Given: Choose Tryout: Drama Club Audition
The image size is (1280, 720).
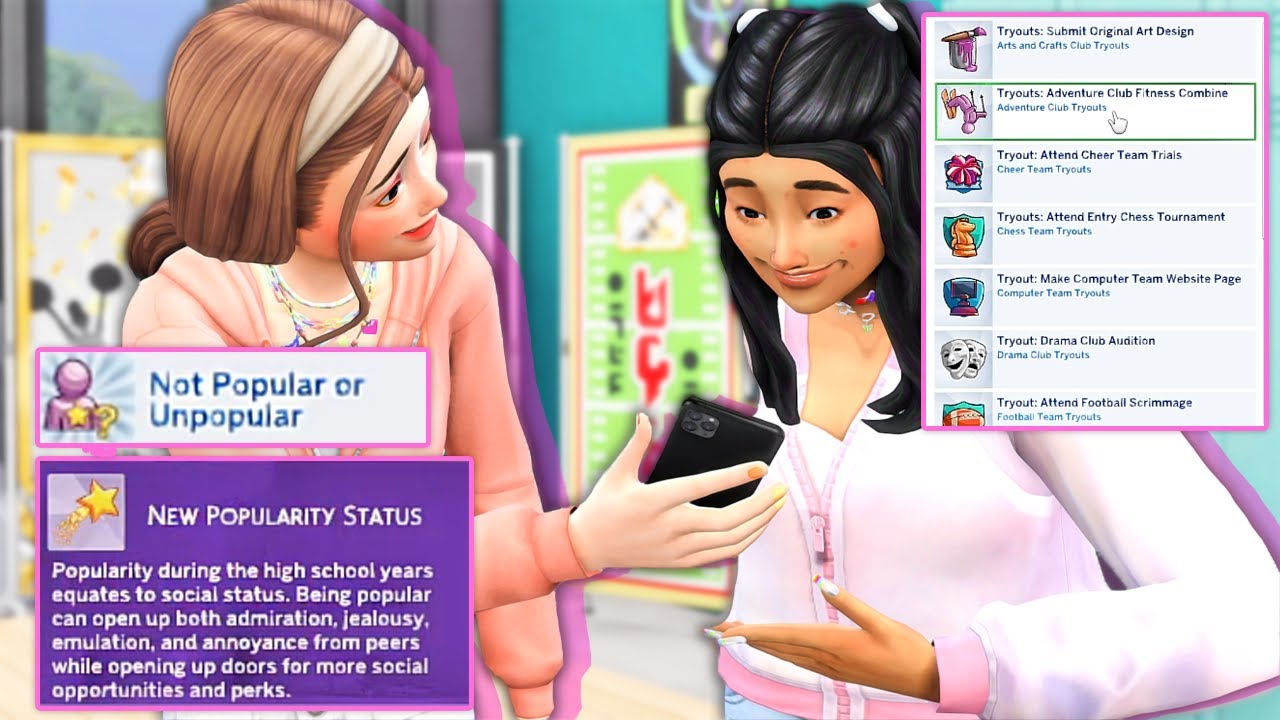Looking at the screenshot, I should (1078, 341).
